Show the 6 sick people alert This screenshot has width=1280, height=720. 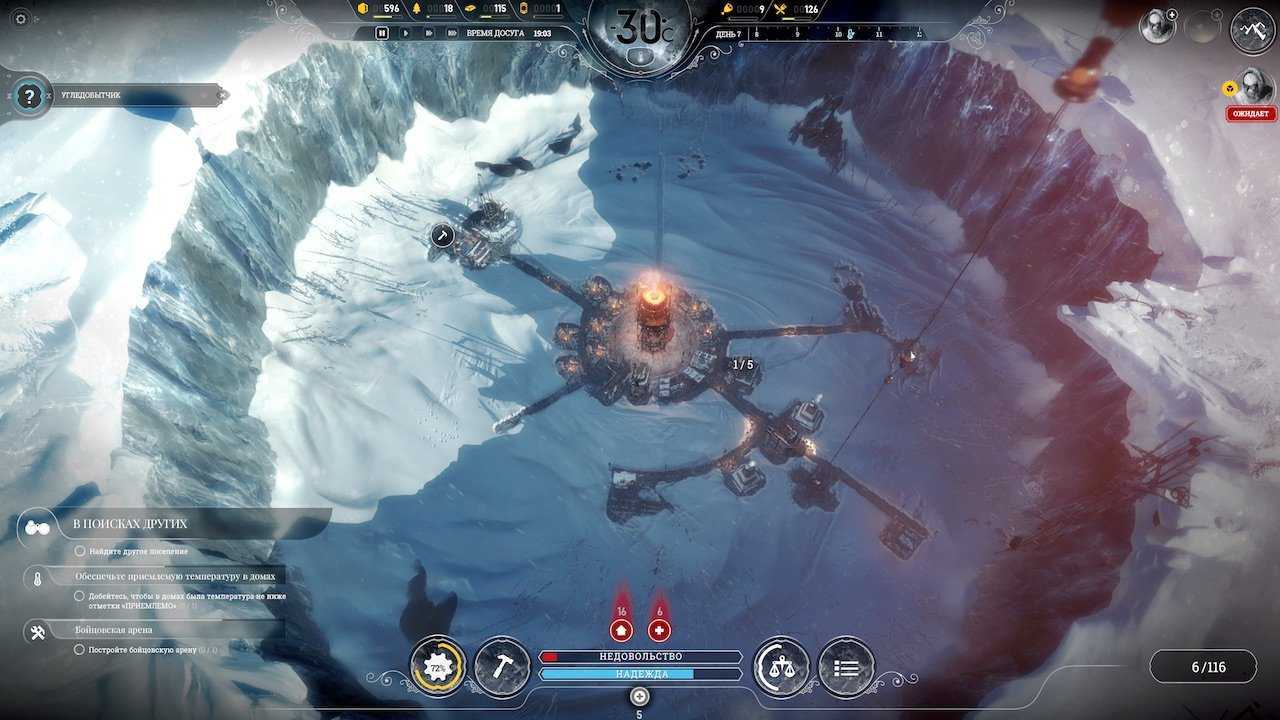(x=659, y=629)
